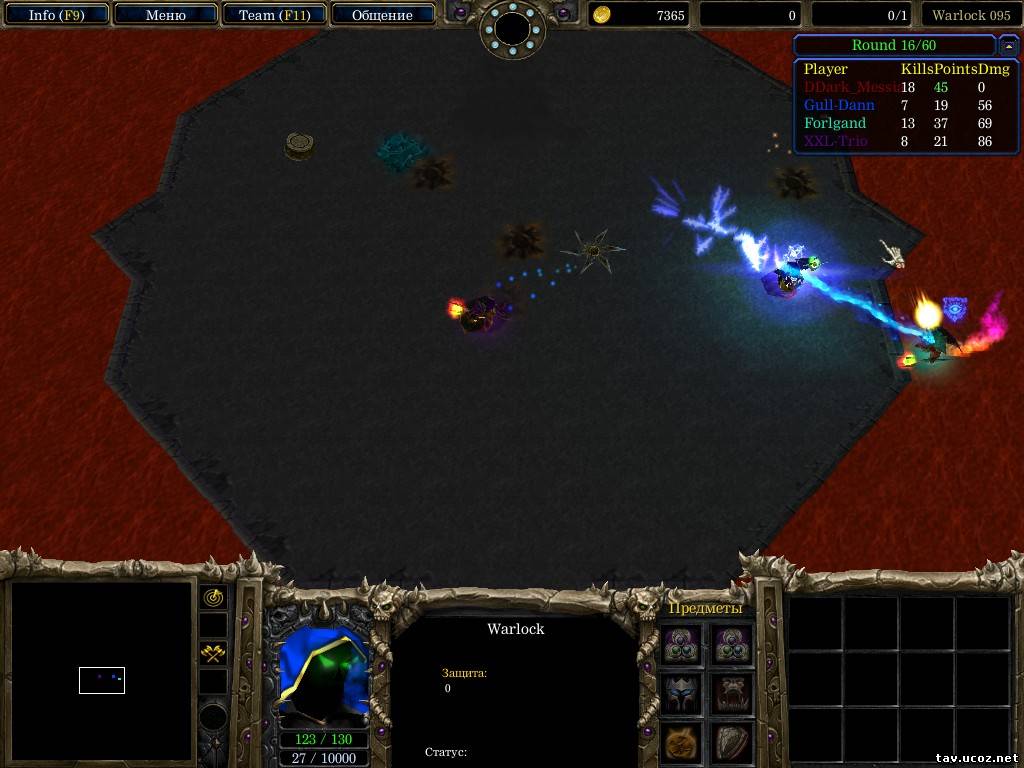Open the Общение chat log

[x=382, y=15]
